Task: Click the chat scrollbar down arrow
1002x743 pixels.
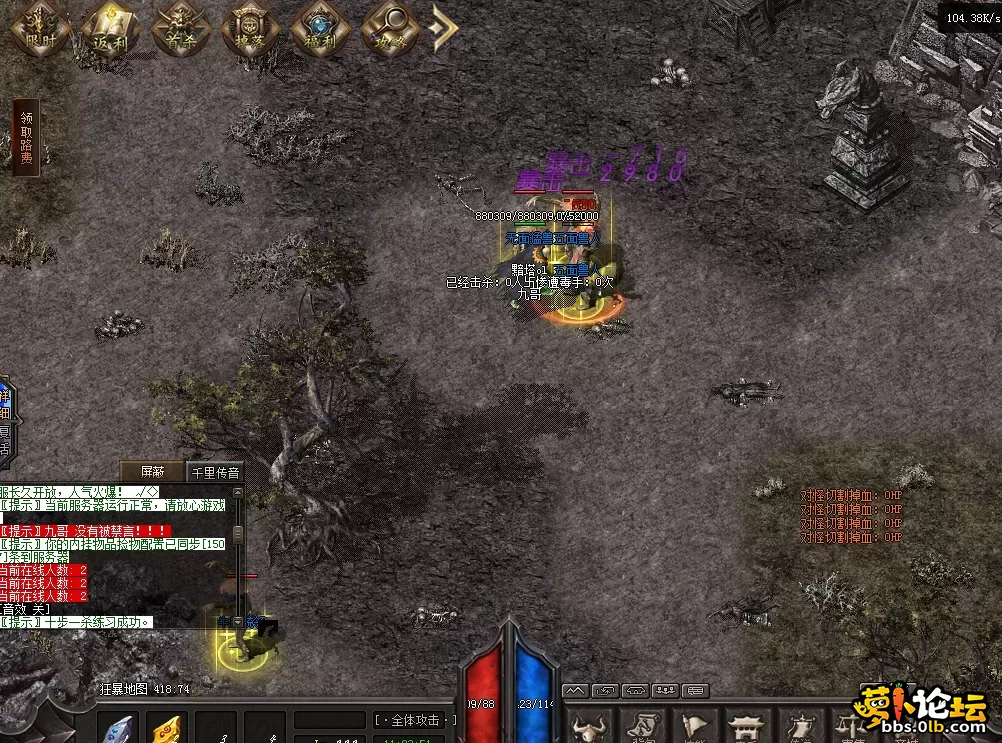Action: tap(237, 621)
